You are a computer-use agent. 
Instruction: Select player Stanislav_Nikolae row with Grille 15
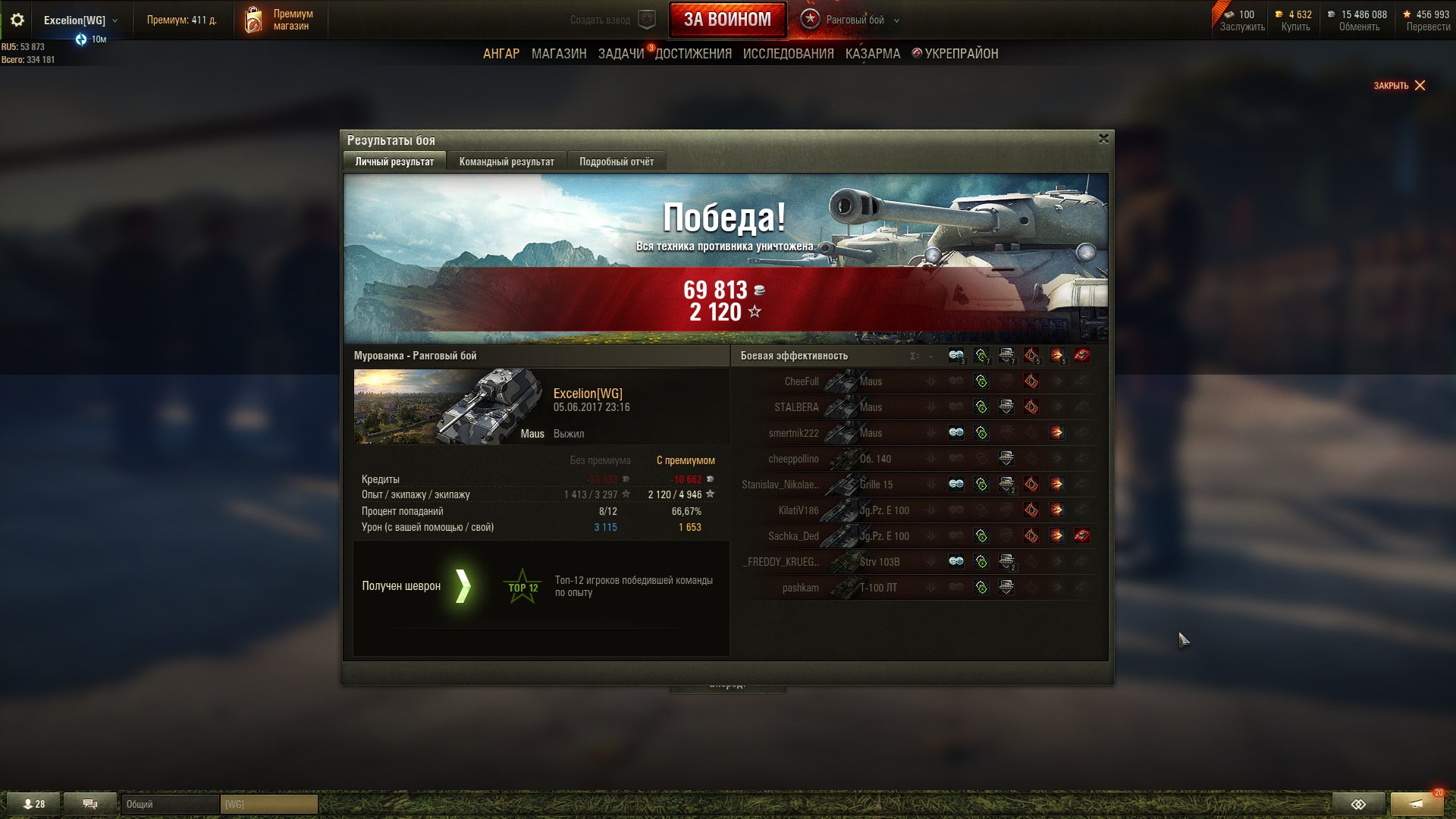[x=834, y=485]
